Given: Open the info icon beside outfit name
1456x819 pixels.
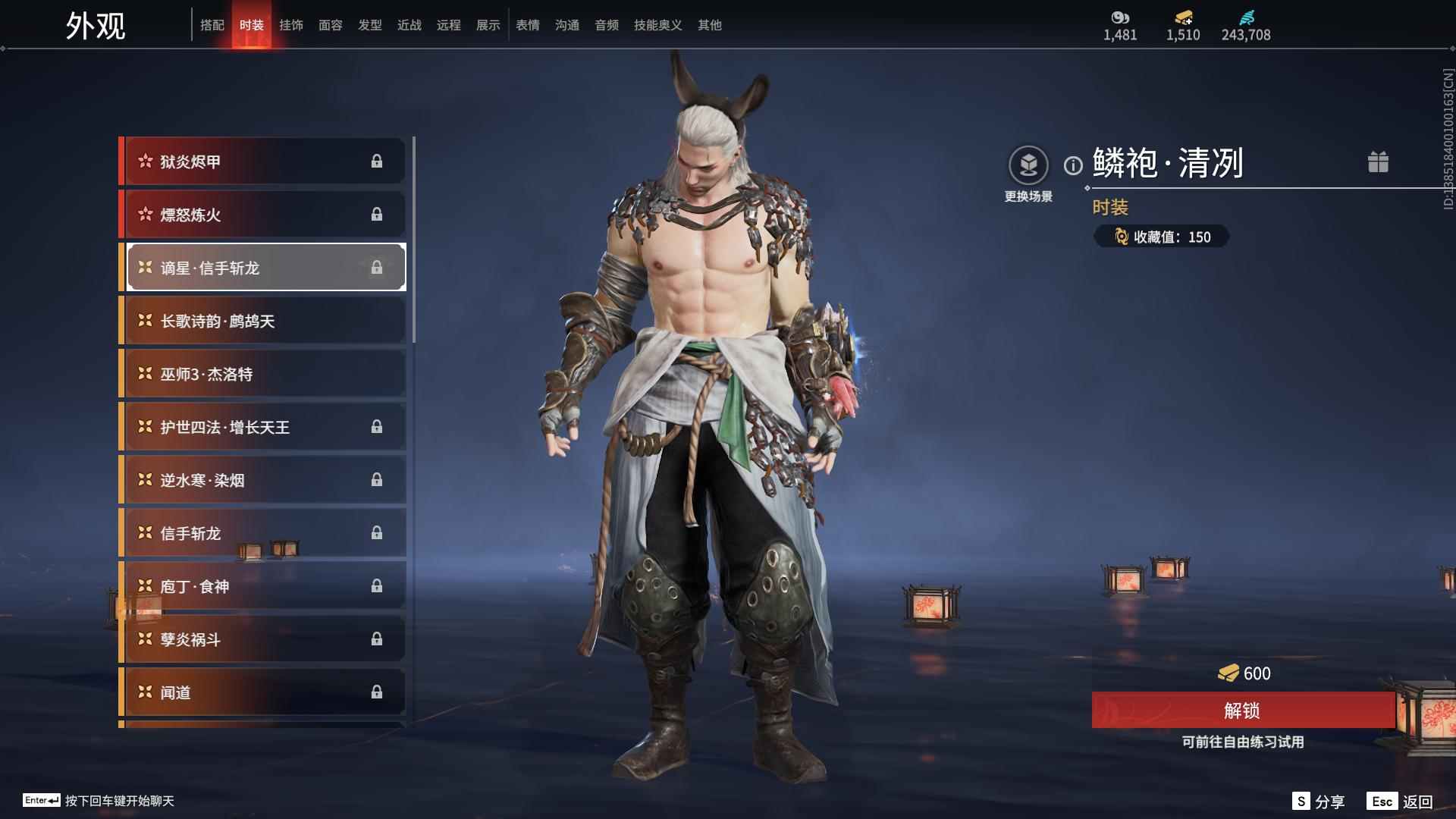Looking at the screenshot, I should coord(1073,165).
